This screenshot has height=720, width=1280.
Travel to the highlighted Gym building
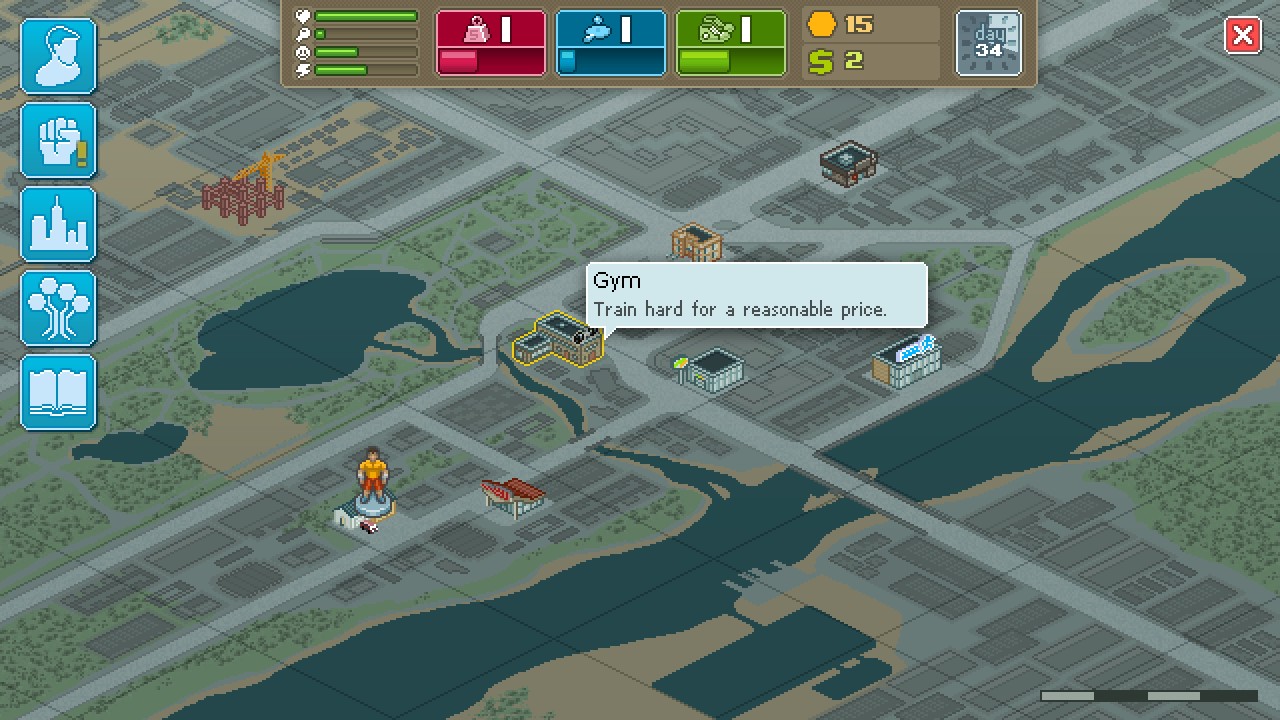tap(558, 342)
